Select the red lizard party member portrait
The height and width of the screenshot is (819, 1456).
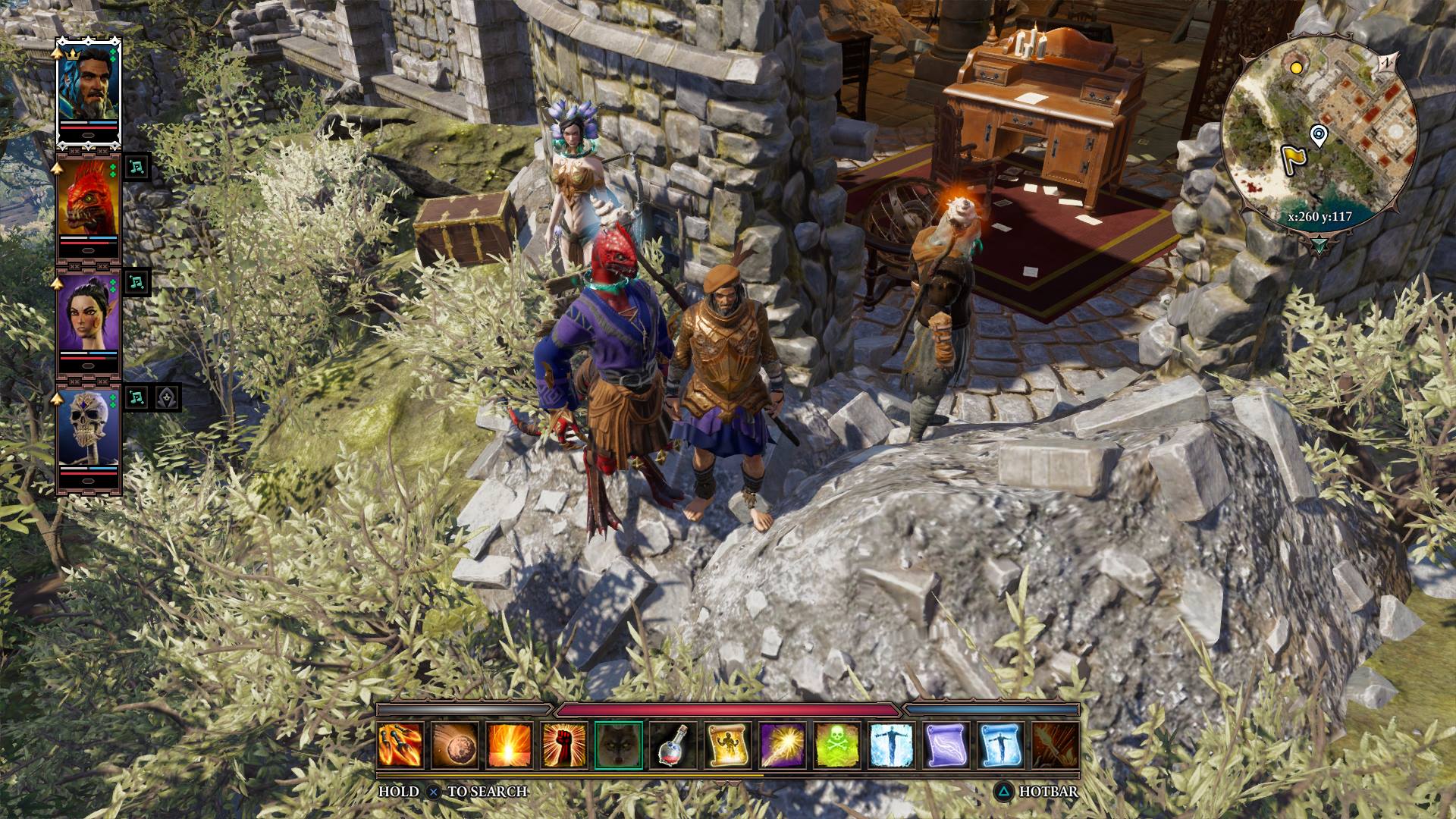(89, 199)
